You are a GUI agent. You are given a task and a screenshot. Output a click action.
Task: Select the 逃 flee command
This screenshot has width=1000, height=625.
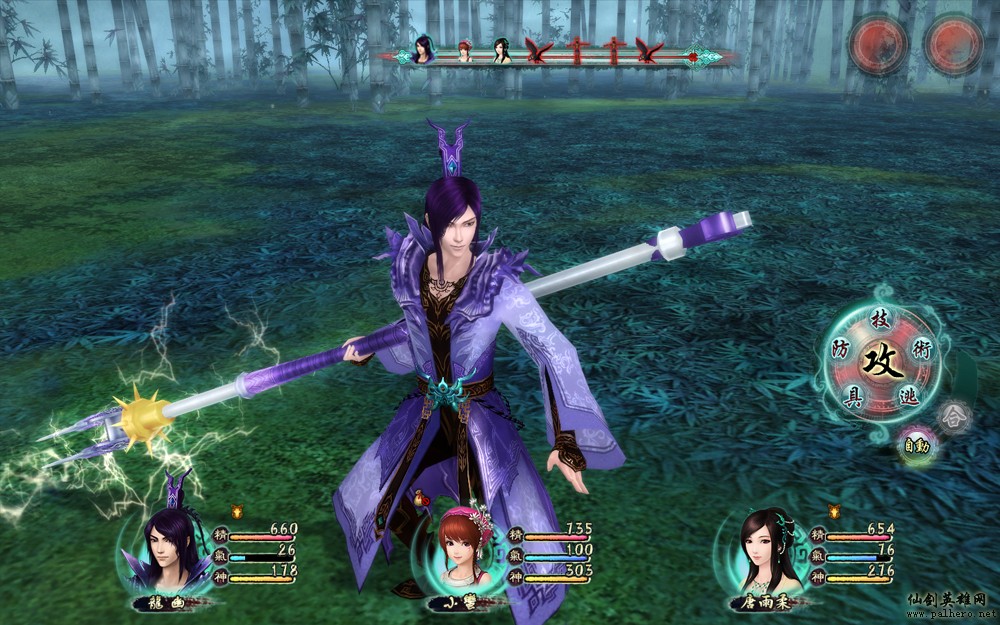[x=908, y=396]
